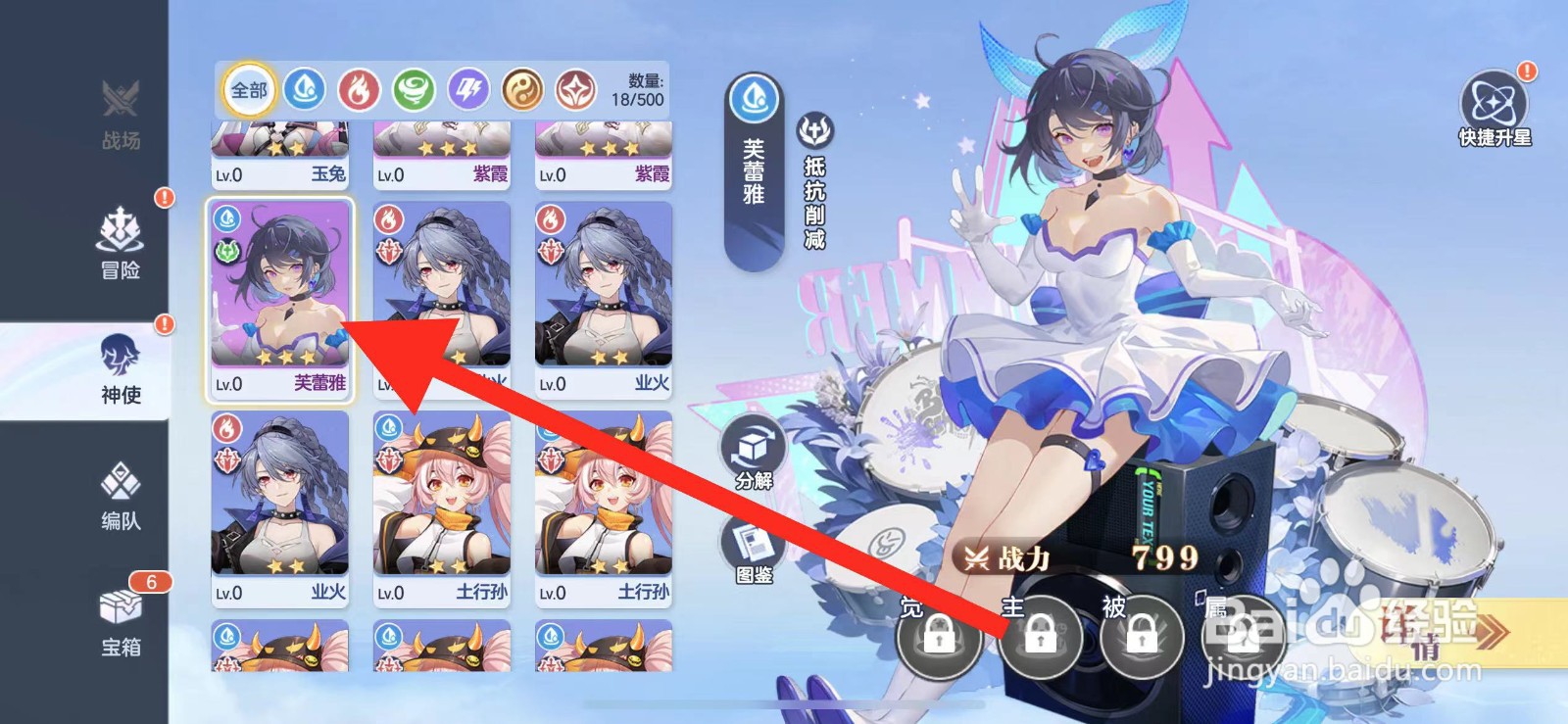Select the 编队 formation icon
The image size is (1568, 724).
pos(120,497)
